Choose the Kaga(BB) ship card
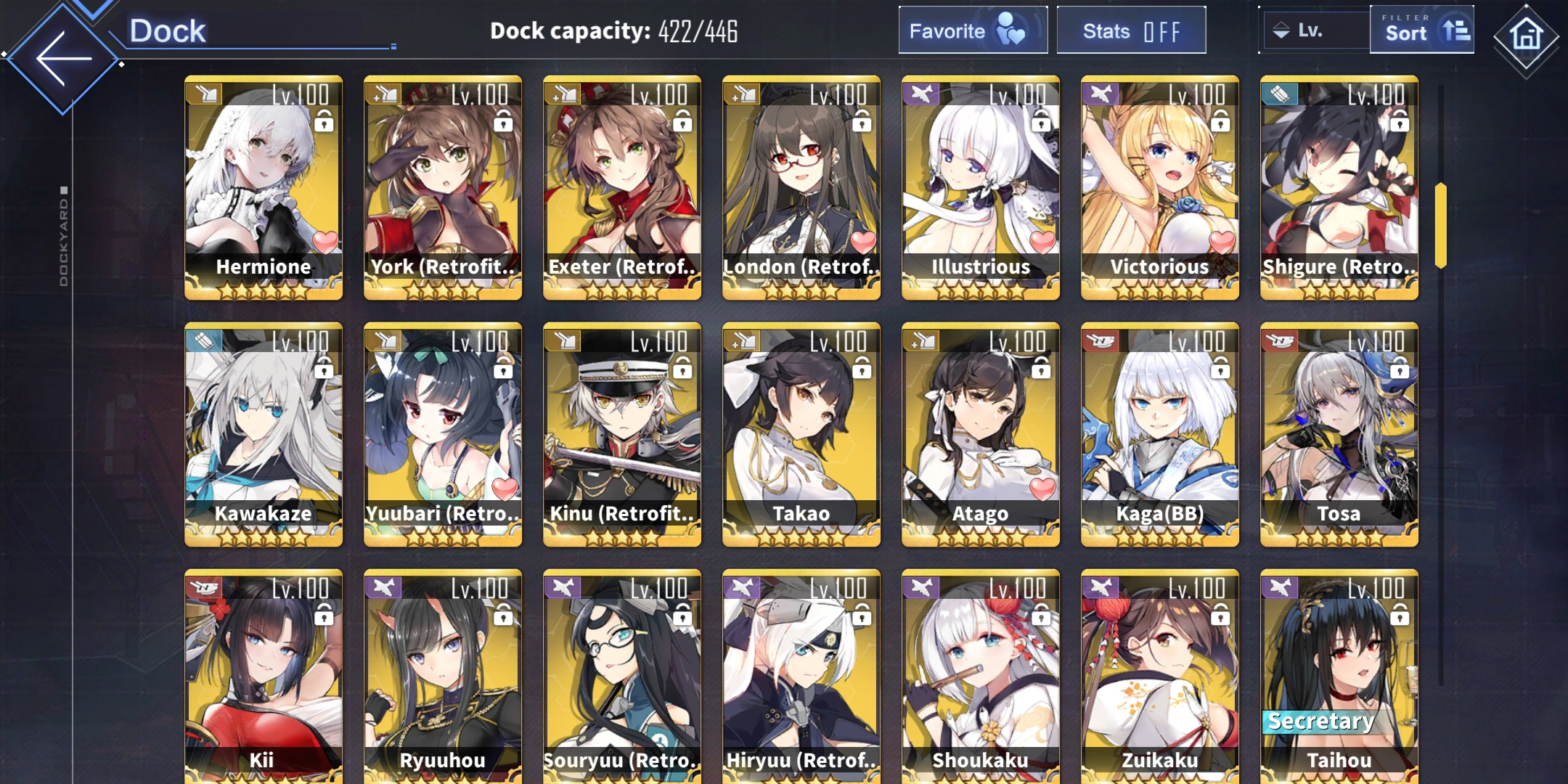This screenshot has width=1568, height=784. (x=1159, y=434)
